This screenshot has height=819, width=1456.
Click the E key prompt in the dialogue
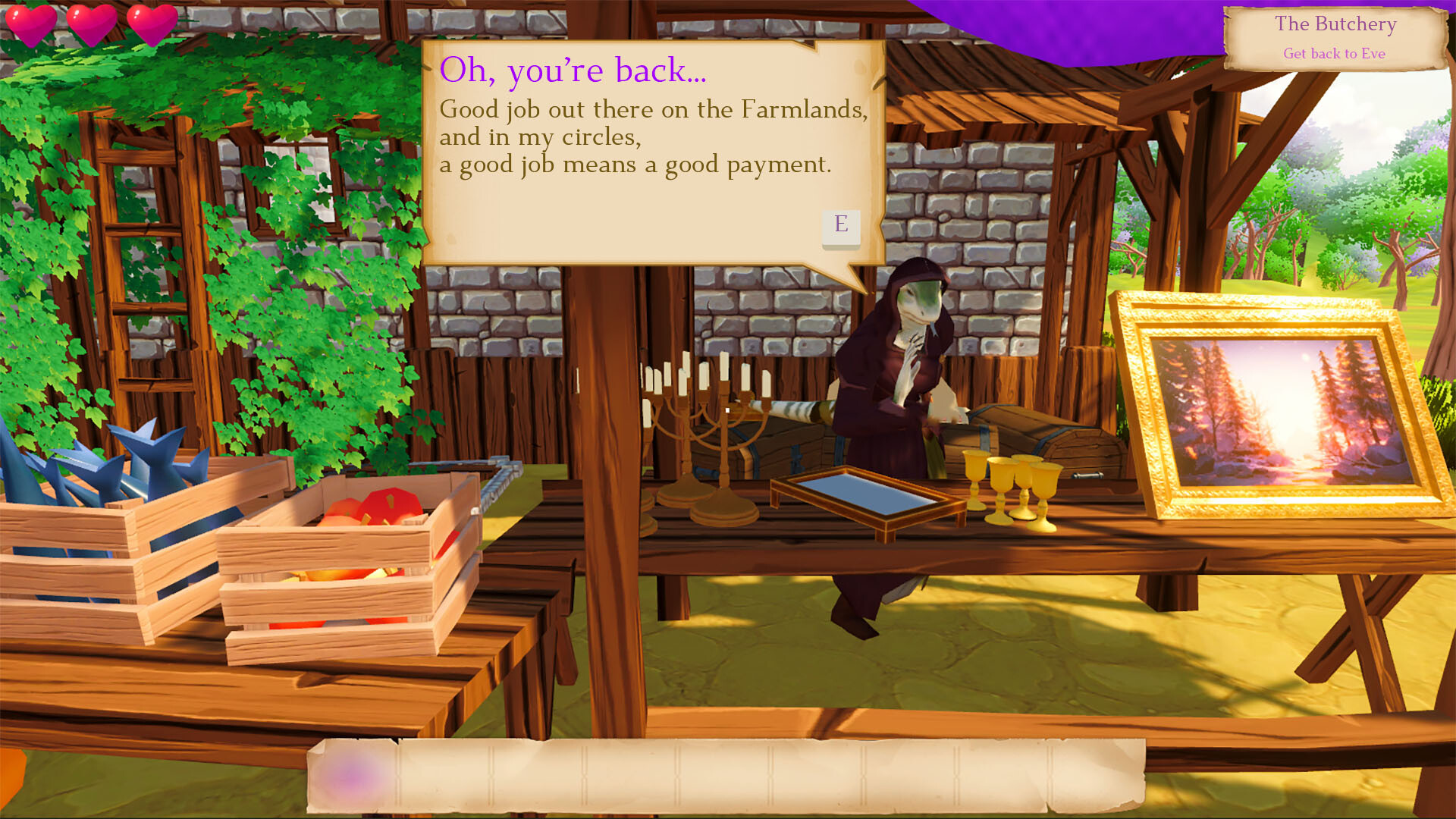coord(840,225)
